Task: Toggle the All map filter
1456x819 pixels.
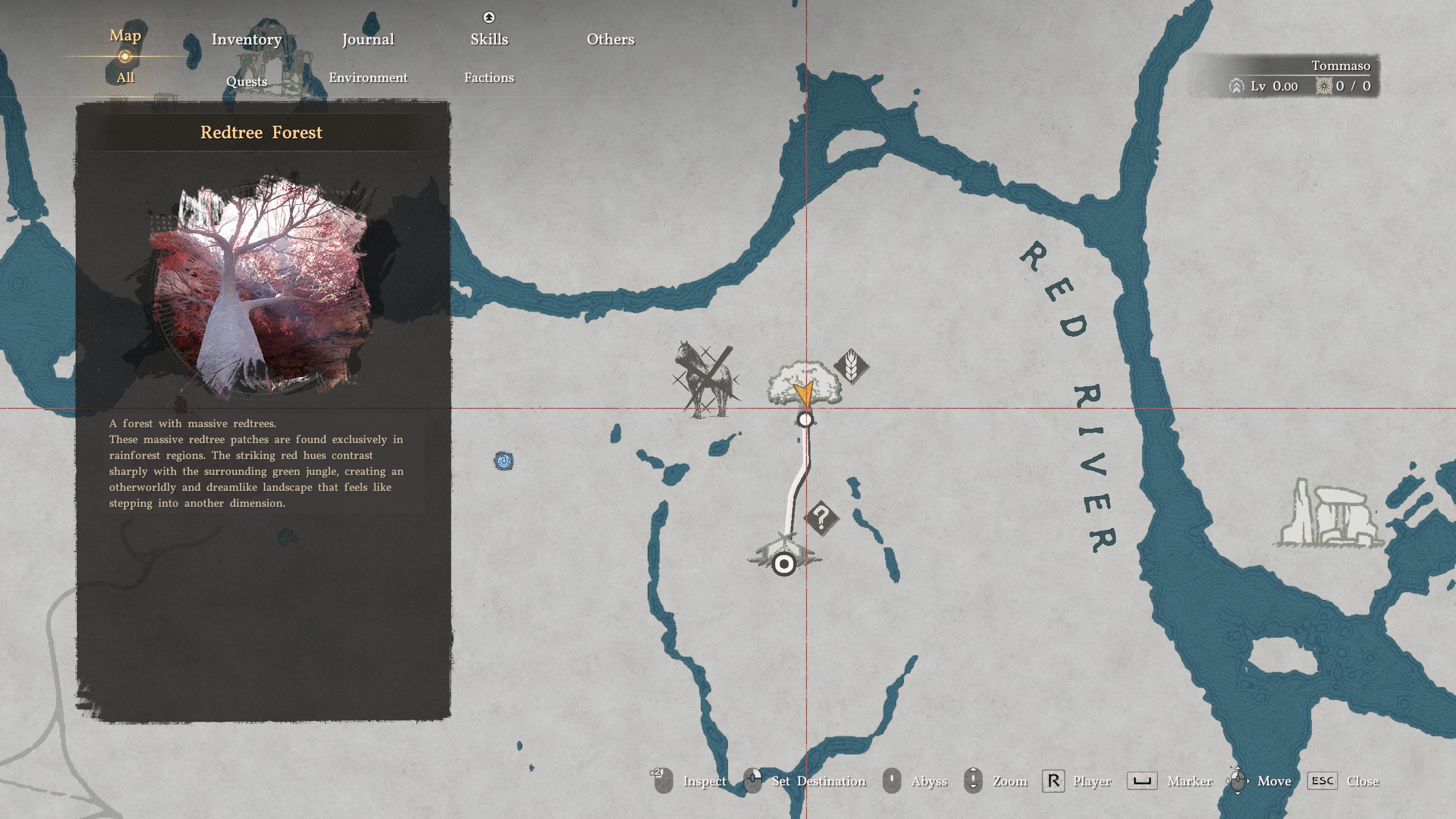Action: pos(125,77)
